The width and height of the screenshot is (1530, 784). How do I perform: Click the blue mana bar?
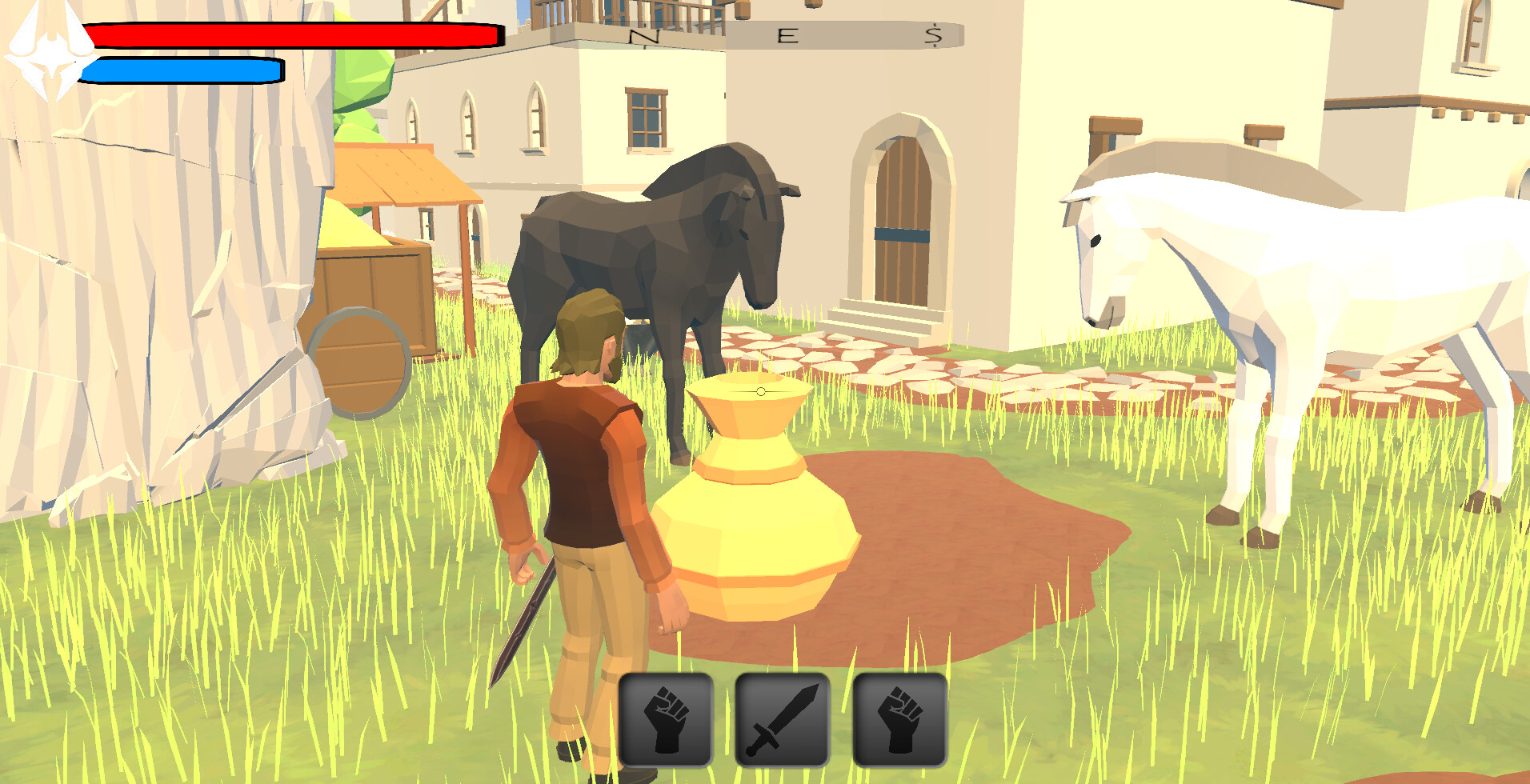[x=180, y=70]
